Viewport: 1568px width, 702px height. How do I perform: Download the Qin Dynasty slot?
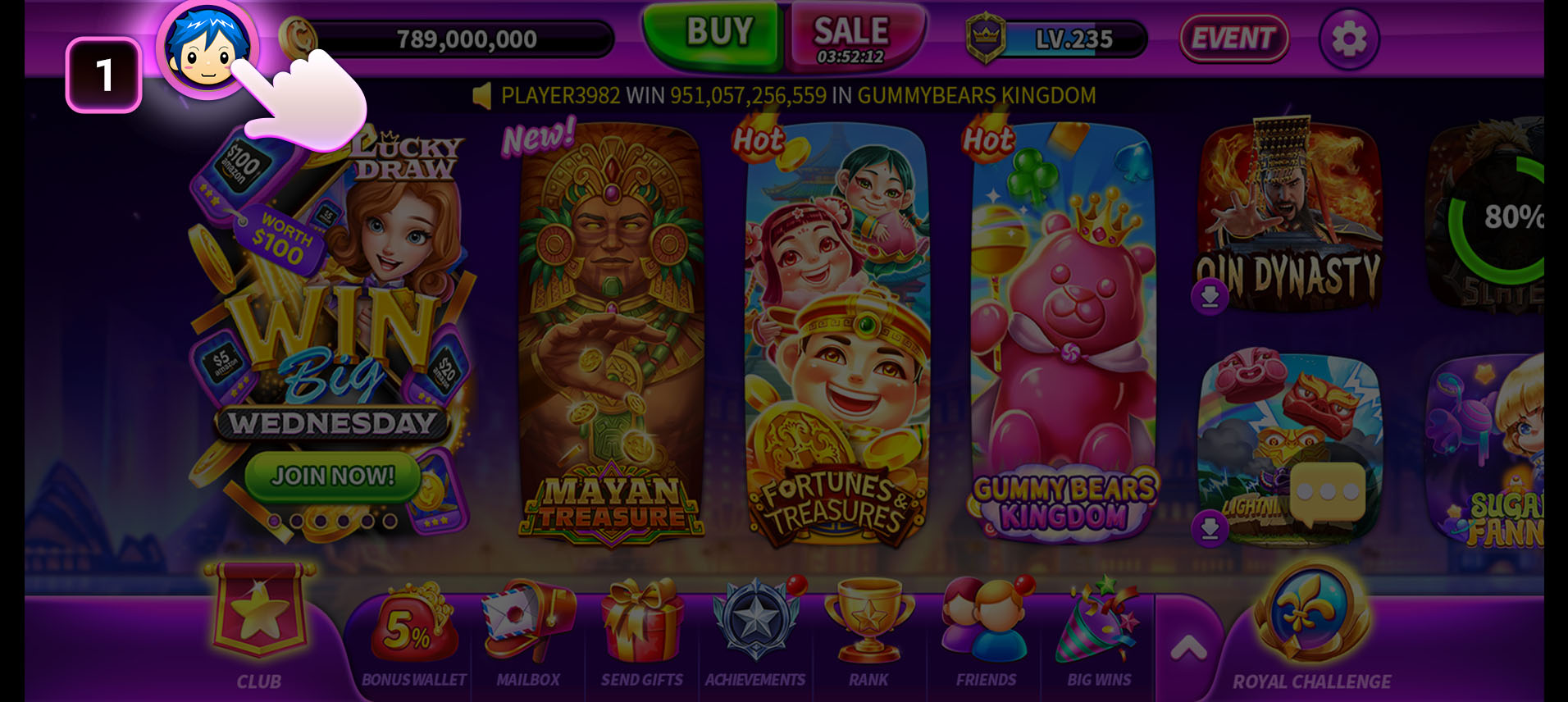1209,297
